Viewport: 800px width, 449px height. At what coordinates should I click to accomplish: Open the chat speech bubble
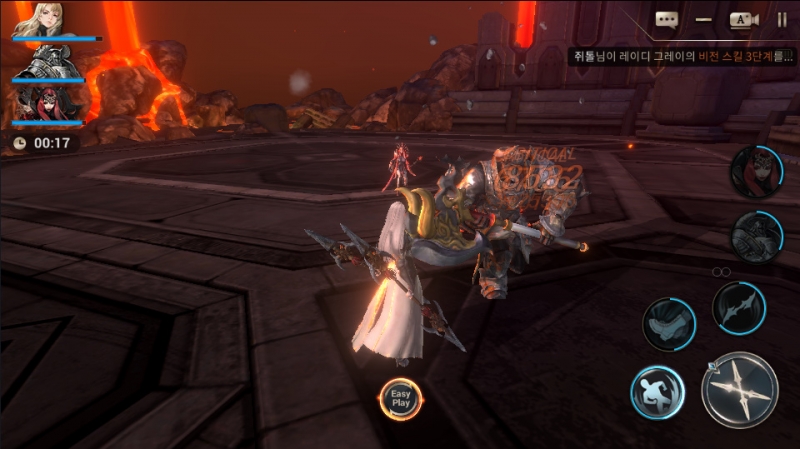pos(666,19)
